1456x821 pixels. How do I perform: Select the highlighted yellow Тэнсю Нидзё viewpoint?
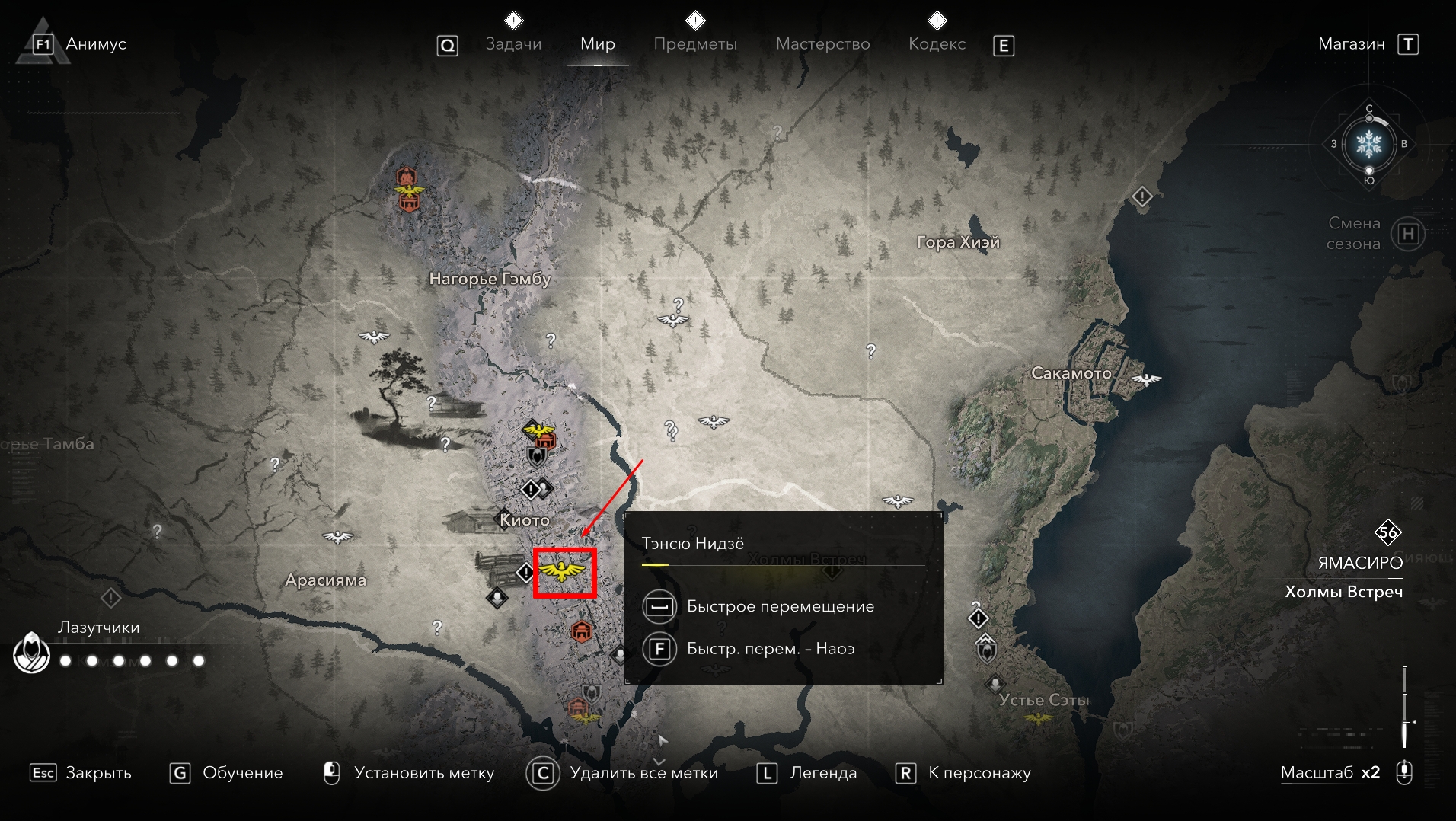564,571
